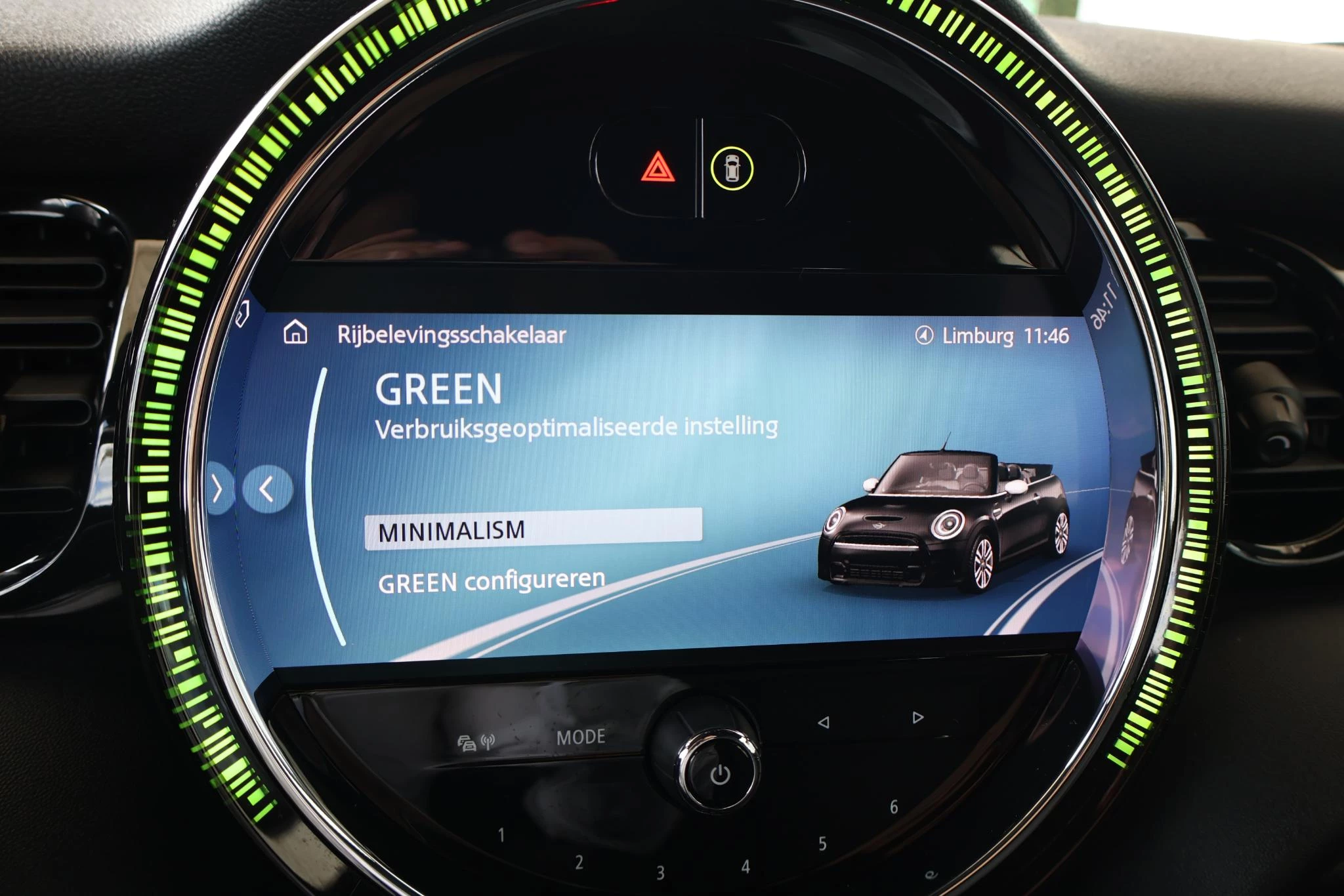Choose preset number 2
Image resolution: width=1344 pixels, height=896 pixels.
pyautogui.click(x=579, y=862)
